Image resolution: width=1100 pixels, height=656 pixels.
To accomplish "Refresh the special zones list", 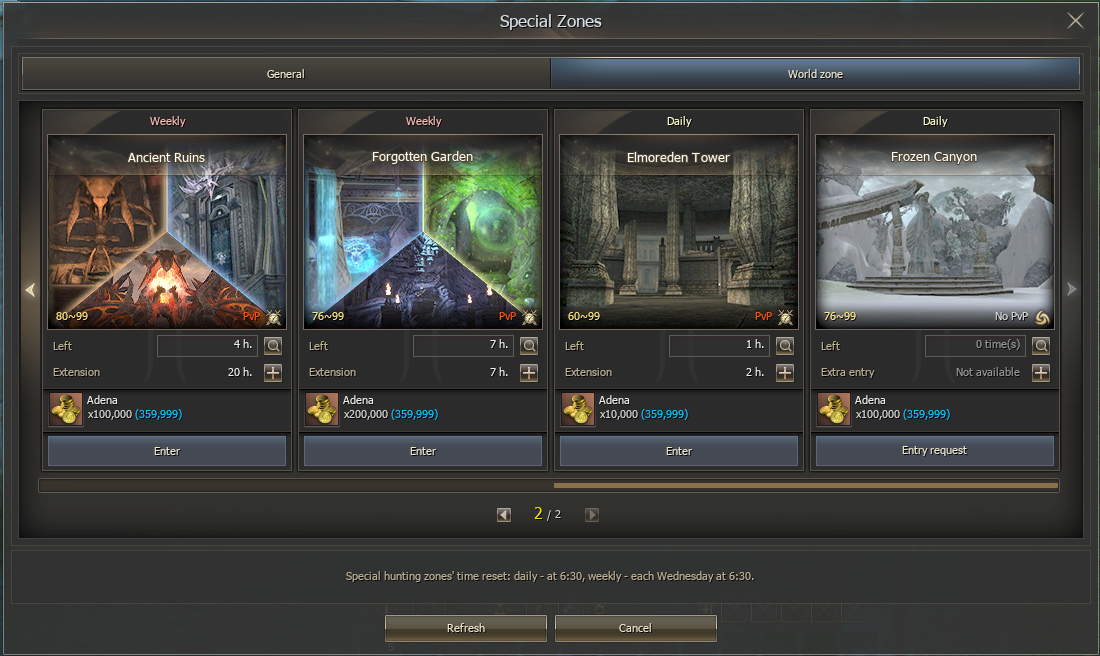I will (466, 628).
